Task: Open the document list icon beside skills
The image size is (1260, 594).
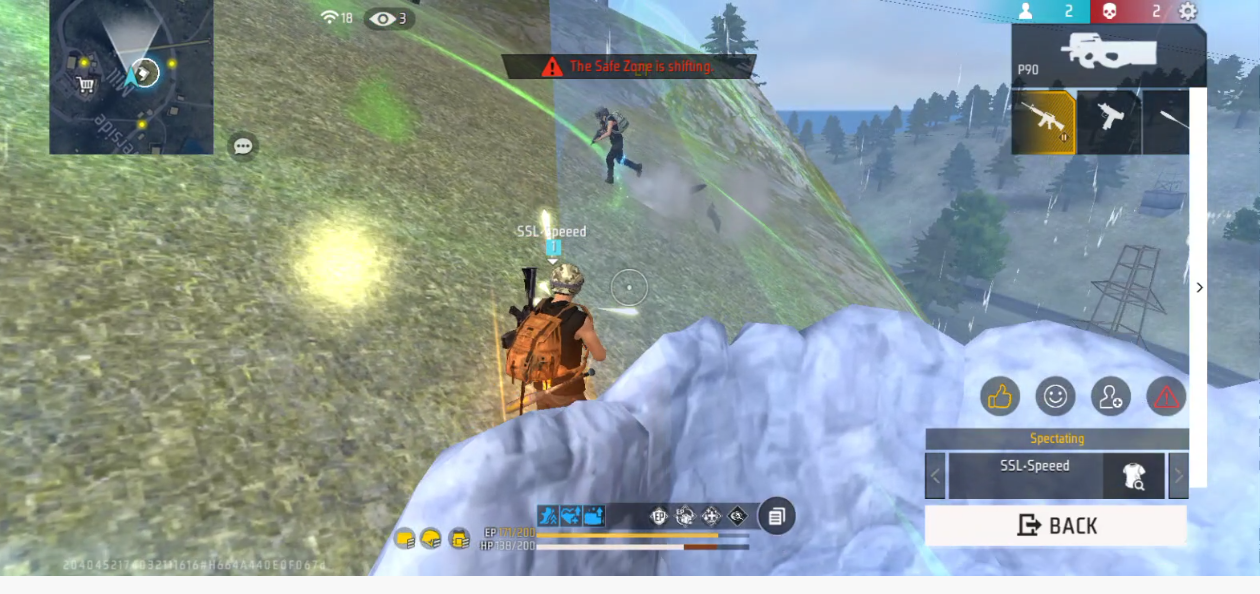Action: (776, 516)
